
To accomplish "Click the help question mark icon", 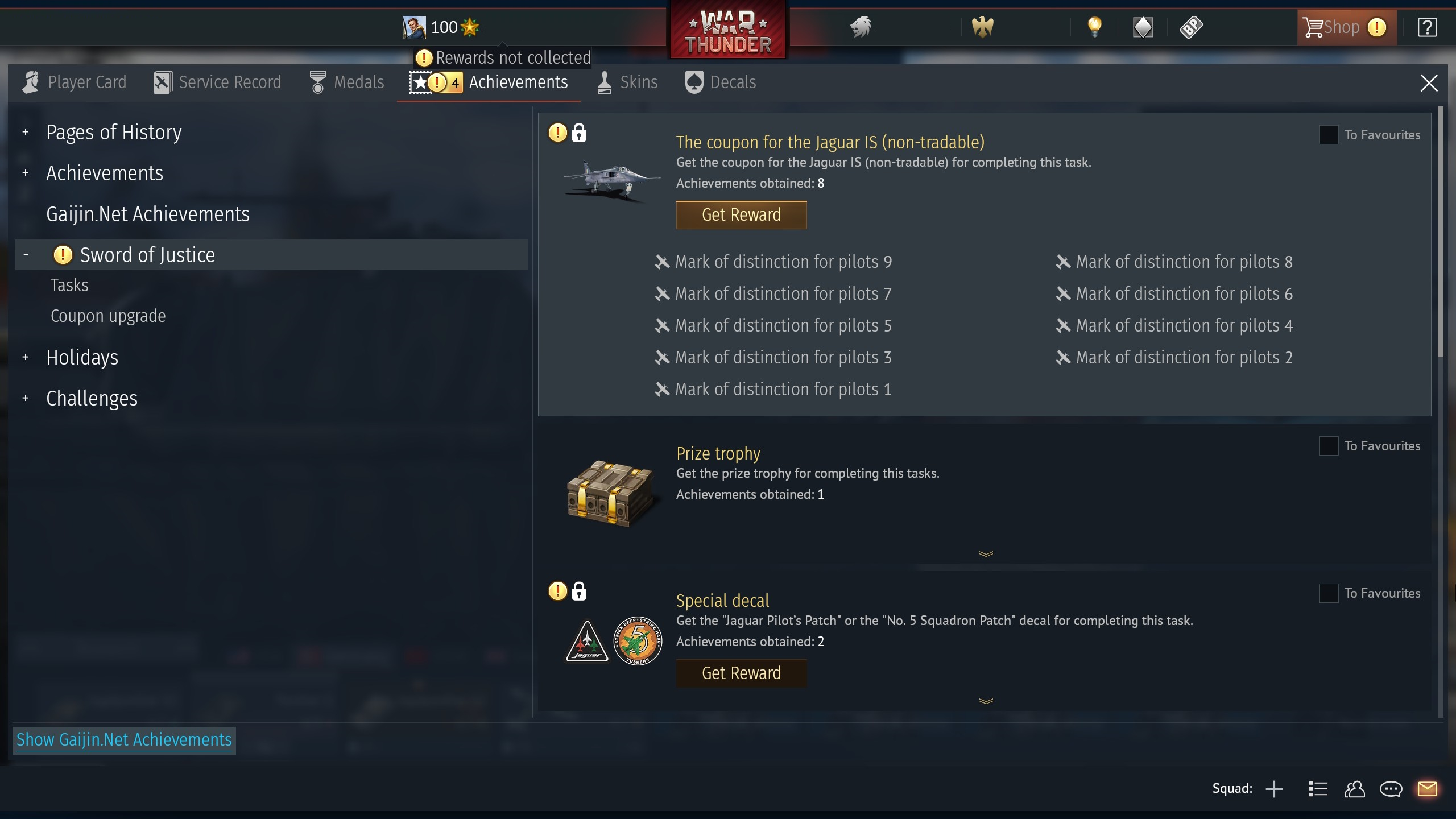I will pyautogui.click(x=1428, y=27).
